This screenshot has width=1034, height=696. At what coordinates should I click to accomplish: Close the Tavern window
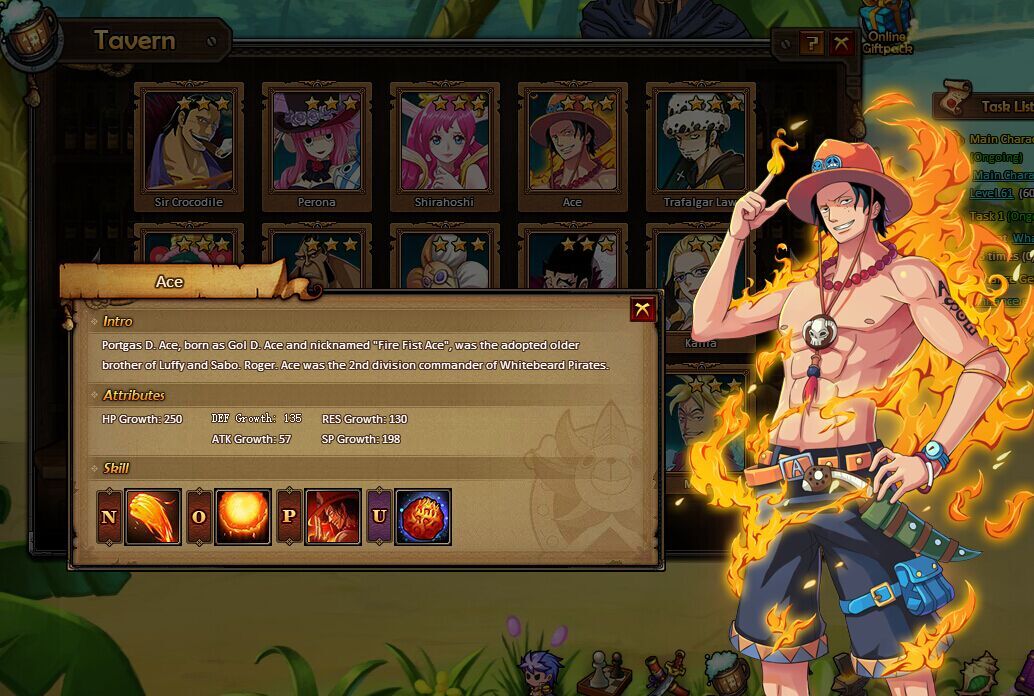pyautogui.click(x=842, y=43)
